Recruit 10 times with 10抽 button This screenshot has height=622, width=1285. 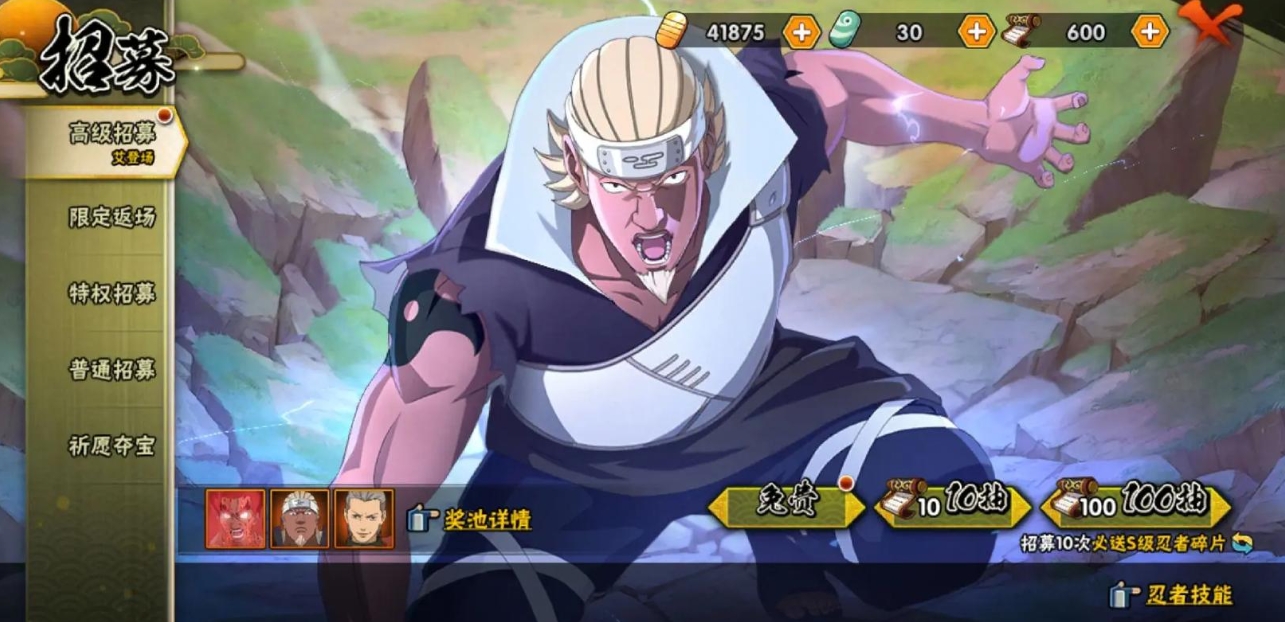952,505
